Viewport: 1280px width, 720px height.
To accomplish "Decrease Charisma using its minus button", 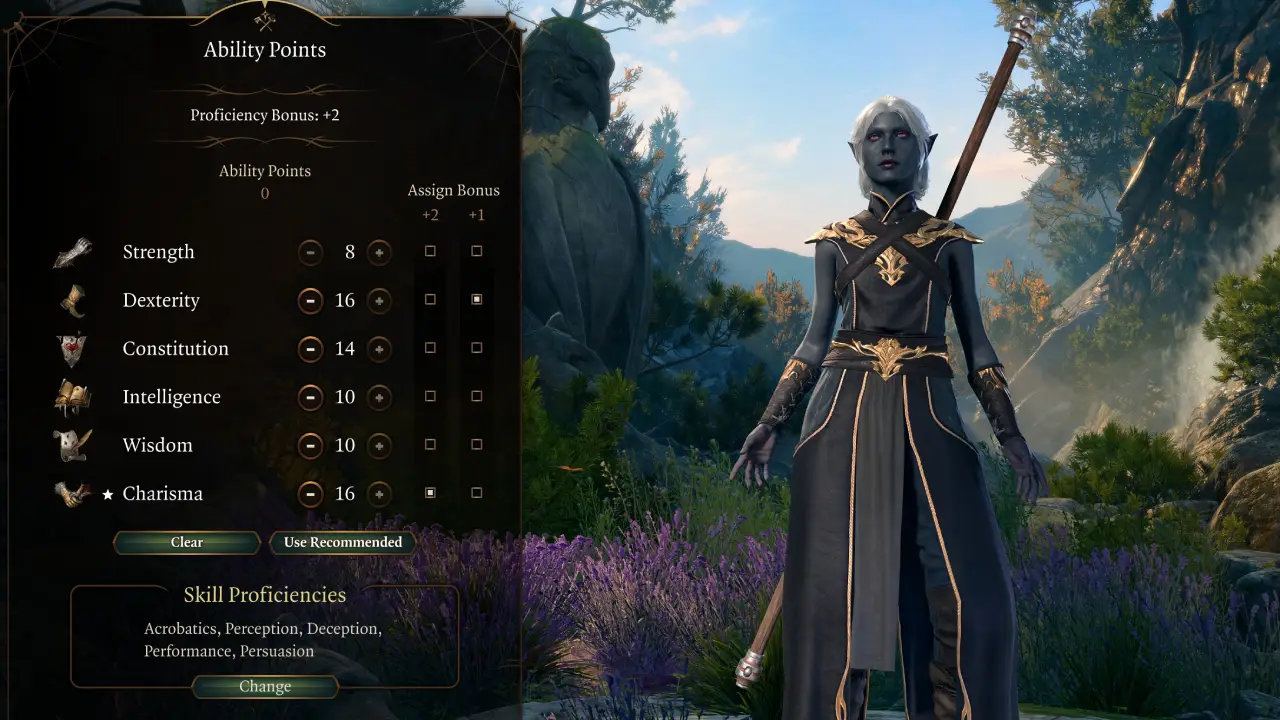I will 310,494.
